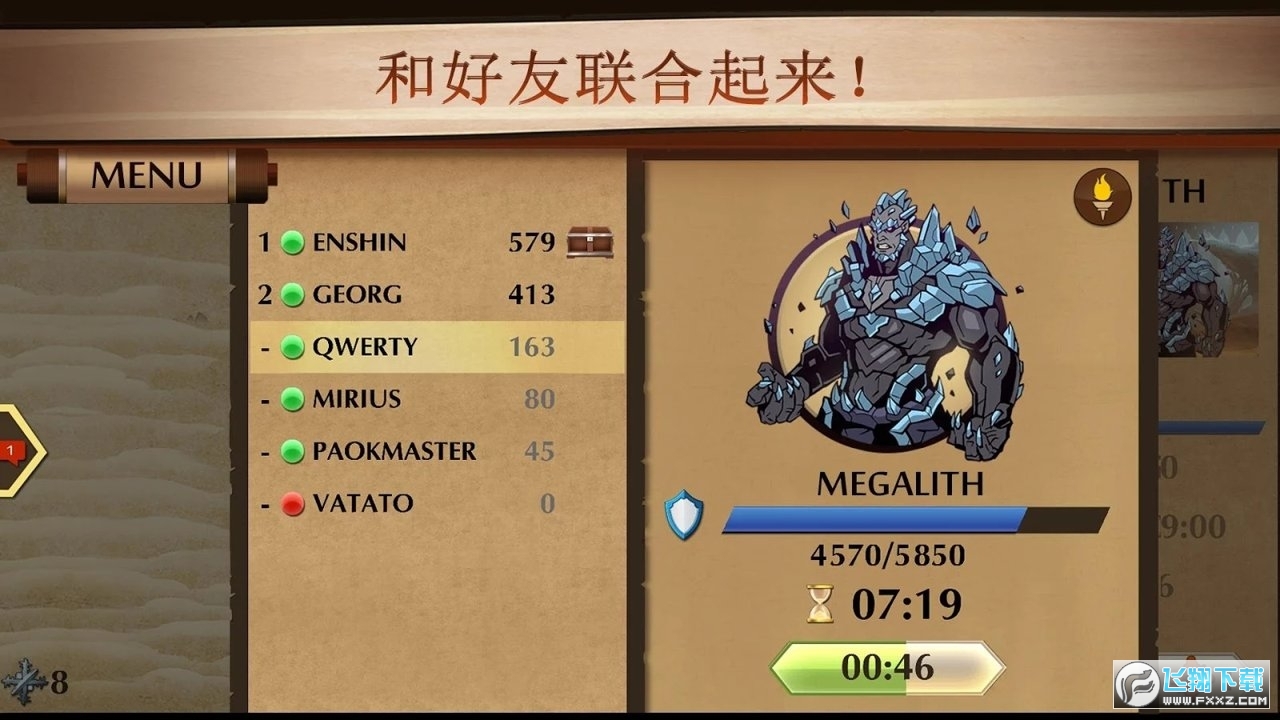Viewport: 1280px width, 720px height.
Task: Click the green online indicator beside GEORG
Action: pyautogui.click(x=292, y=294)
